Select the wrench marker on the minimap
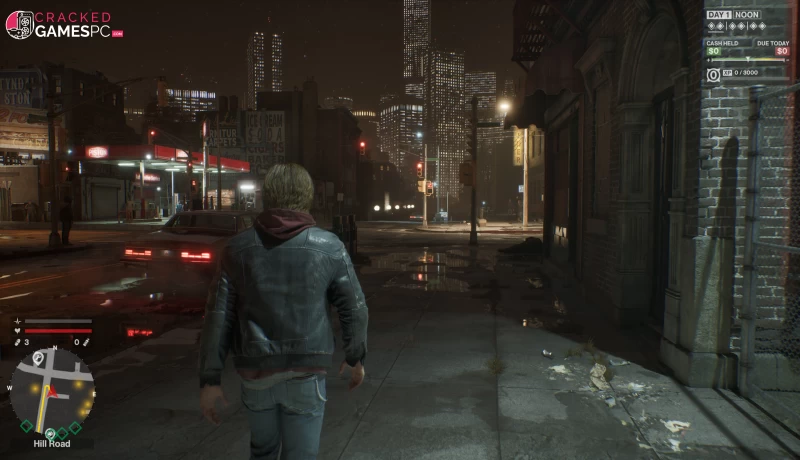 point(38,357)
